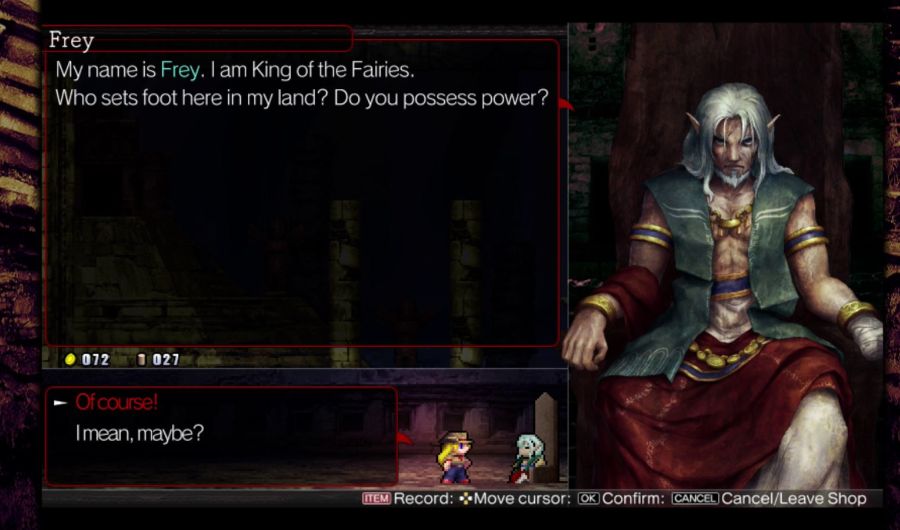
Task: Choose the "Of course!" reply
Action: click(117, 402)
